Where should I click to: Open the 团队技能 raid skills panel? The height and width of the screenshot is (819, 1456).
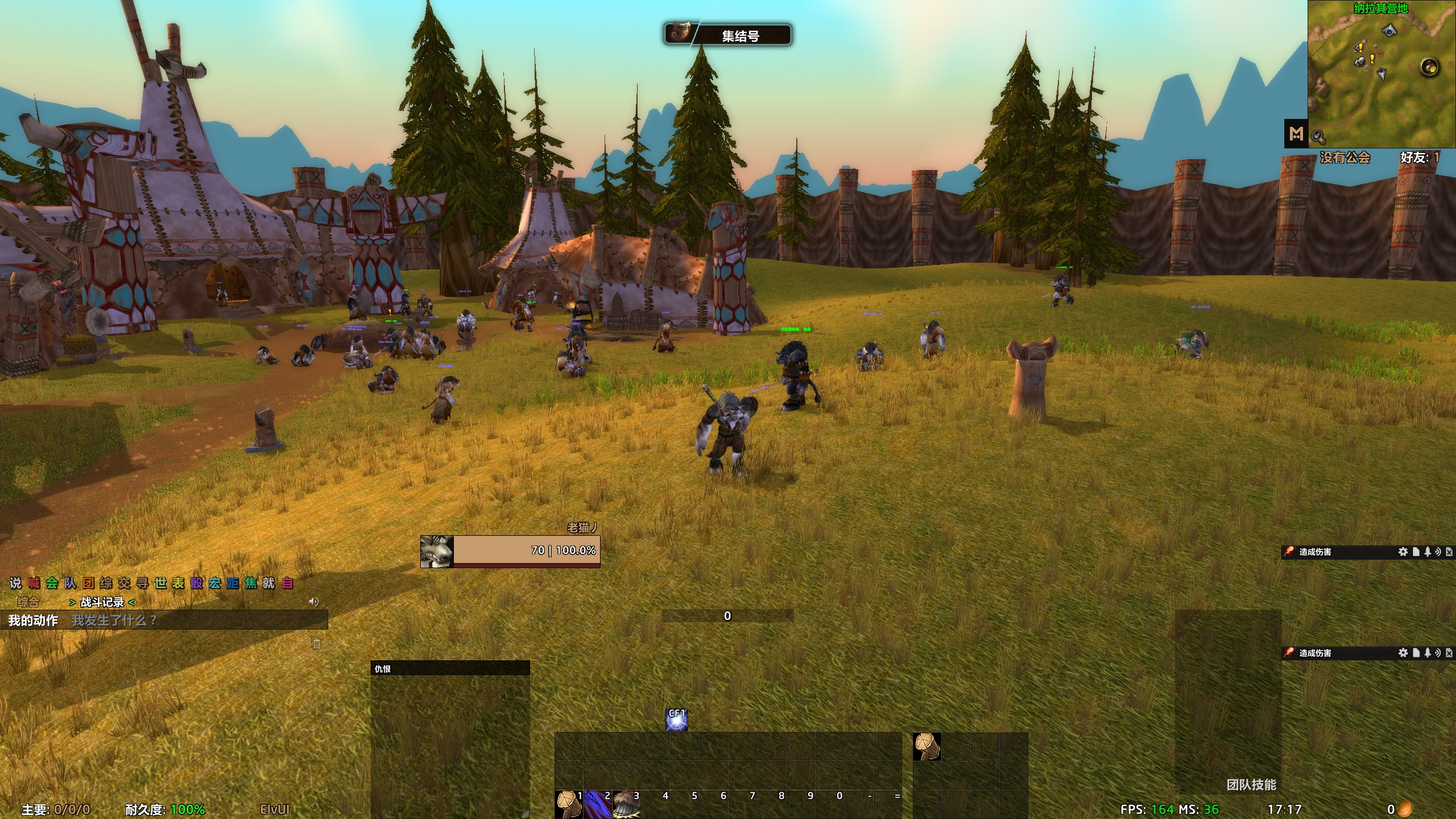(1251, 785)
